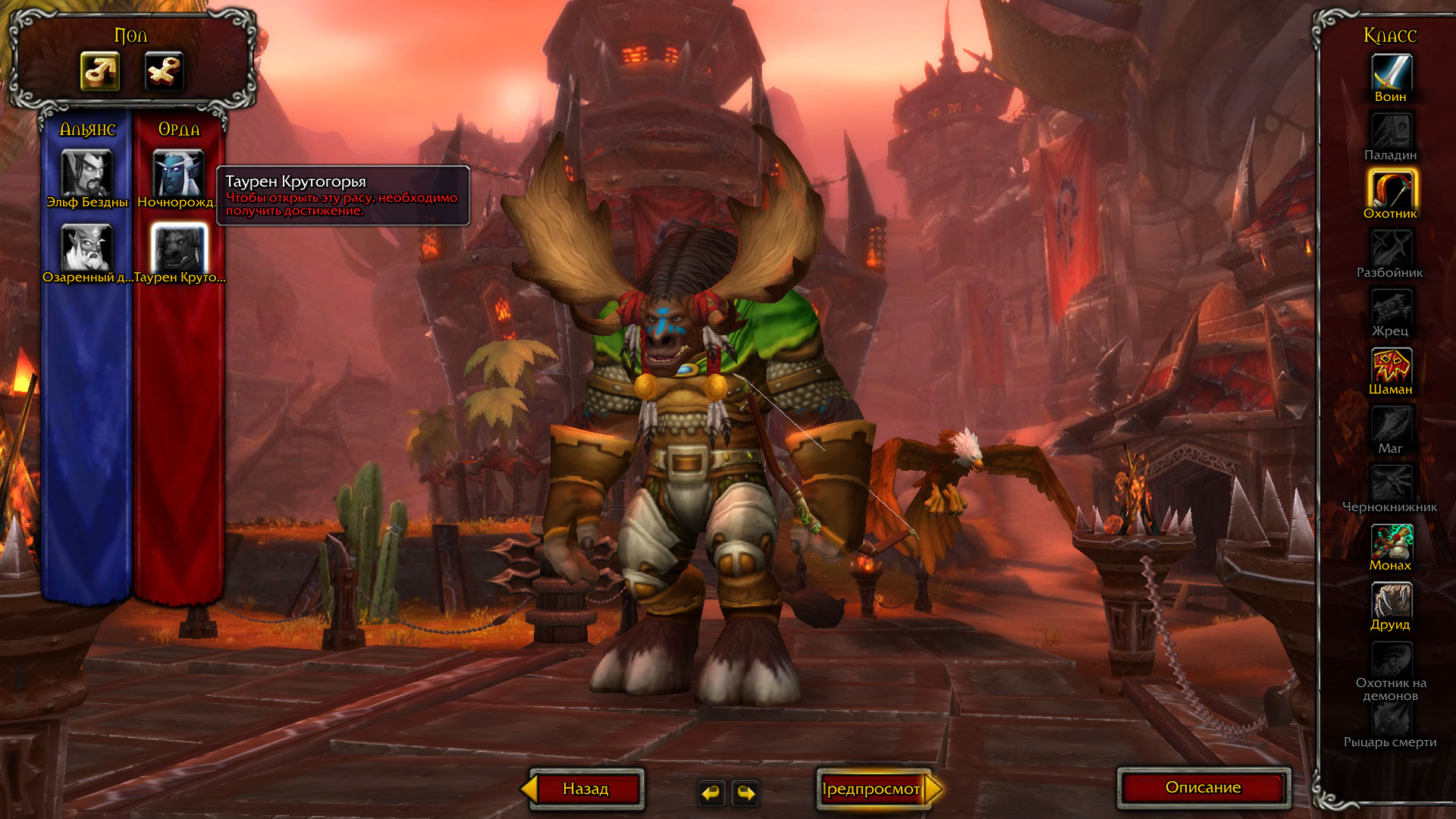
Task: Select the female gender icon
Action: pyautogui.click(x=164, y=72)
